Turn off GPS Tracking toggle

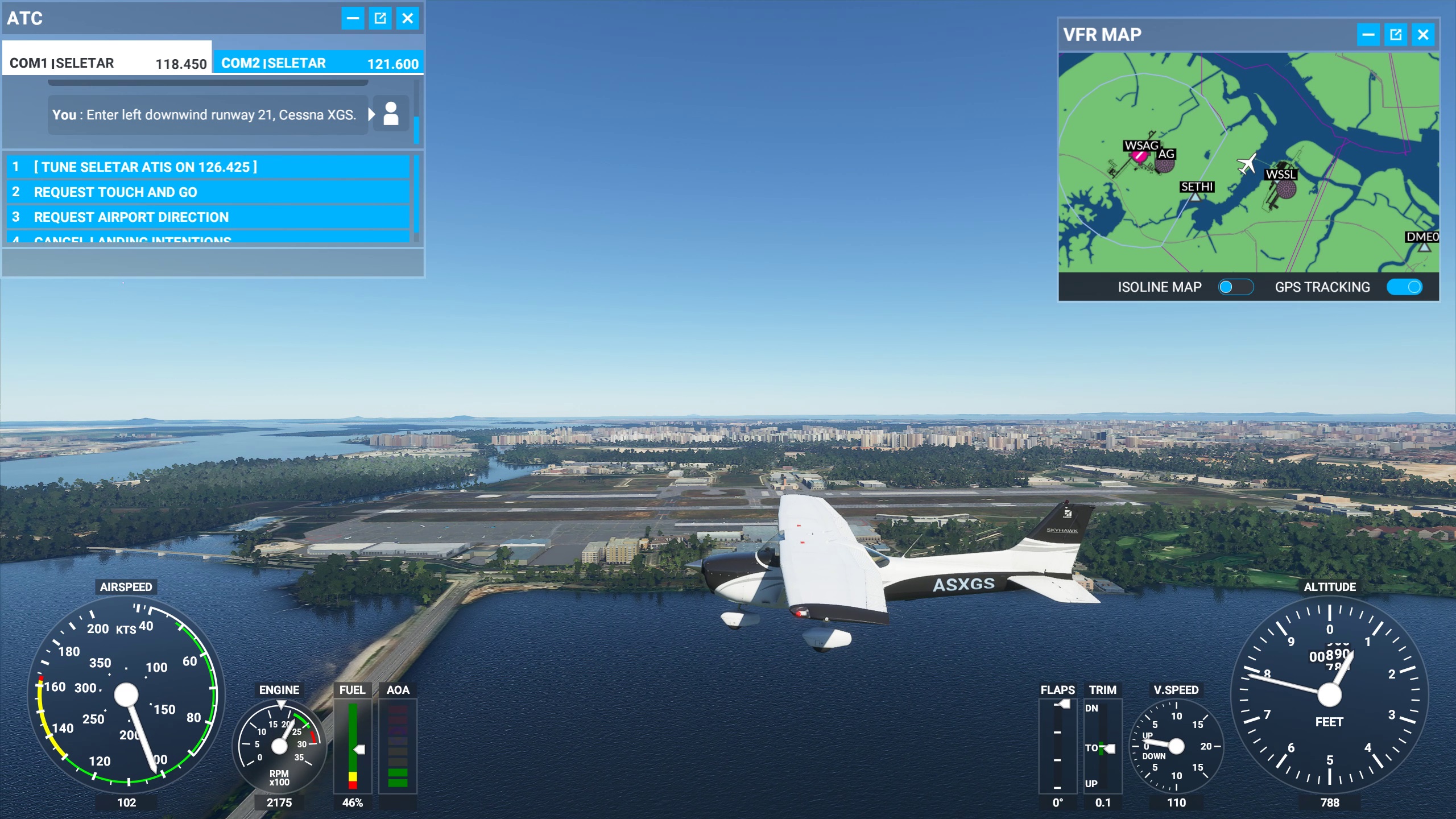1404,287
